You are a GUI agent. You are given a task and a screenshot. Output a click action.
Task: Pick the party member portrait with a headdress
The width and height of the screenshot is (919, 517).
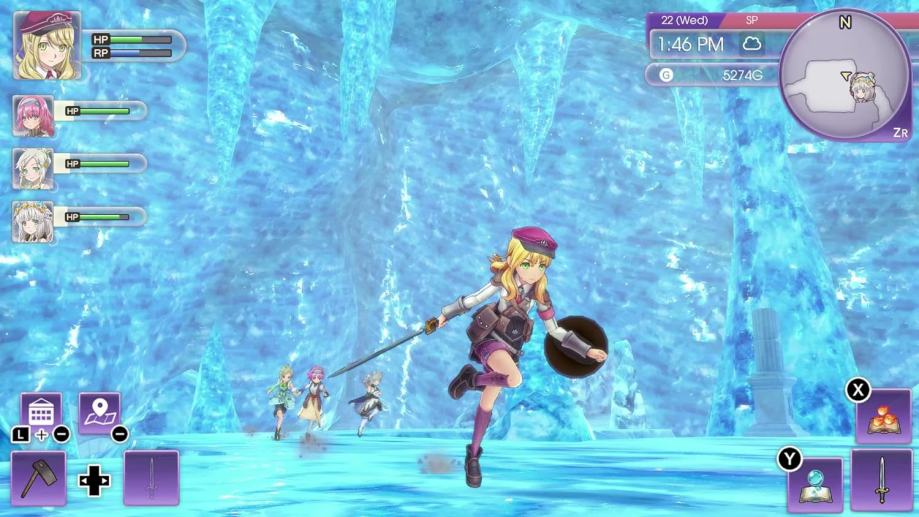[x=33, y=221]
